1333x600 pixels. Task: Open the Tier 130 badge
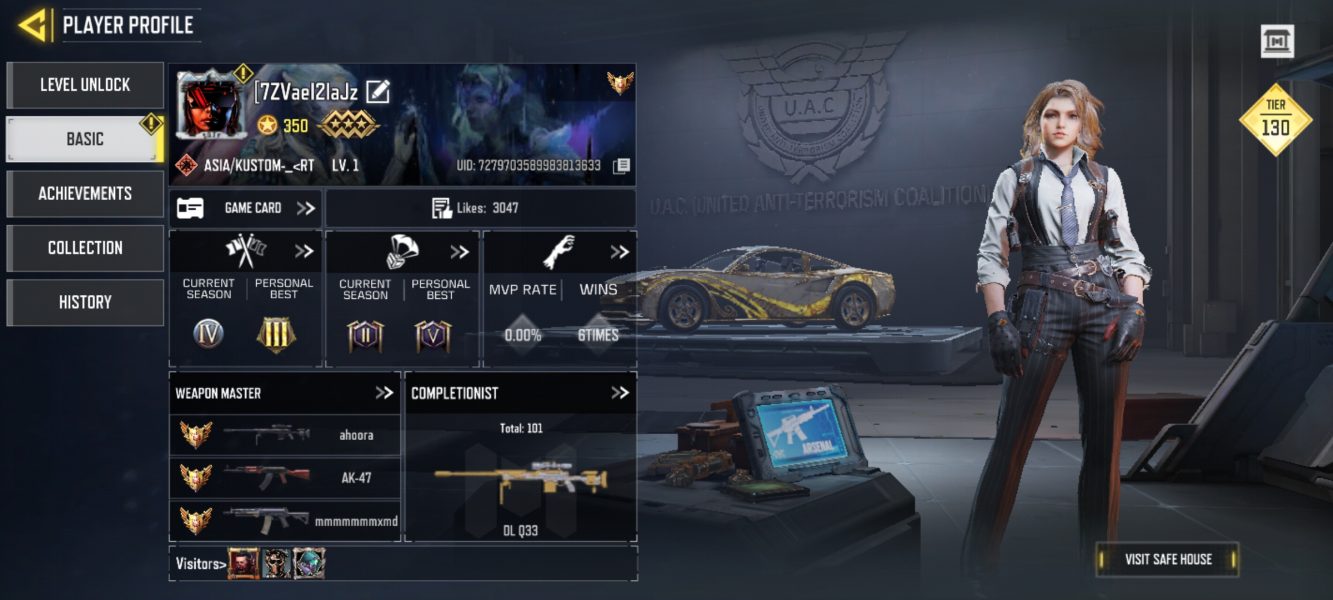tap(1274, 119)
